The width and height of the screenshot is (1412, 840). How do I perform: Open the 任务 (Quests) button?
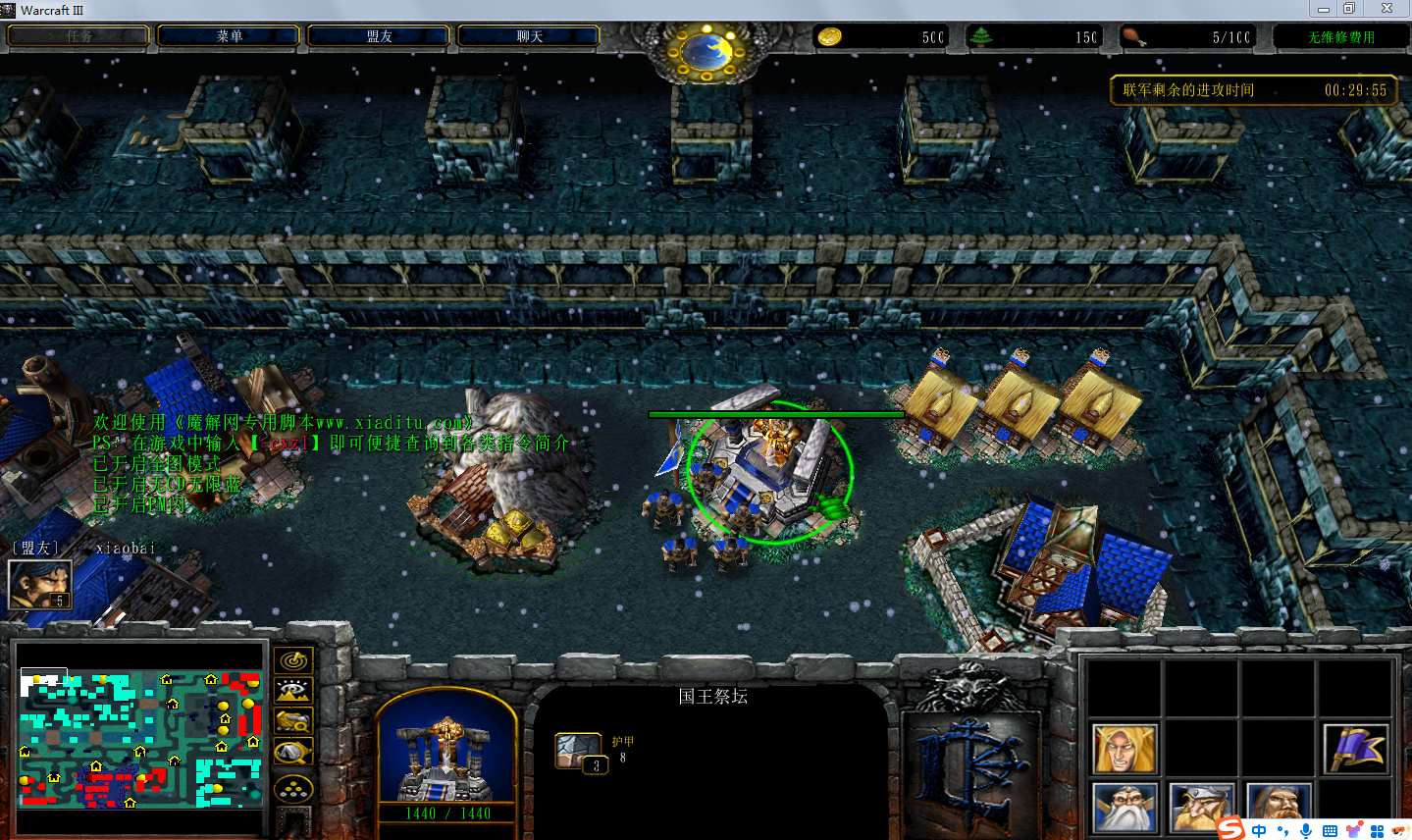(x=79, y=36)
